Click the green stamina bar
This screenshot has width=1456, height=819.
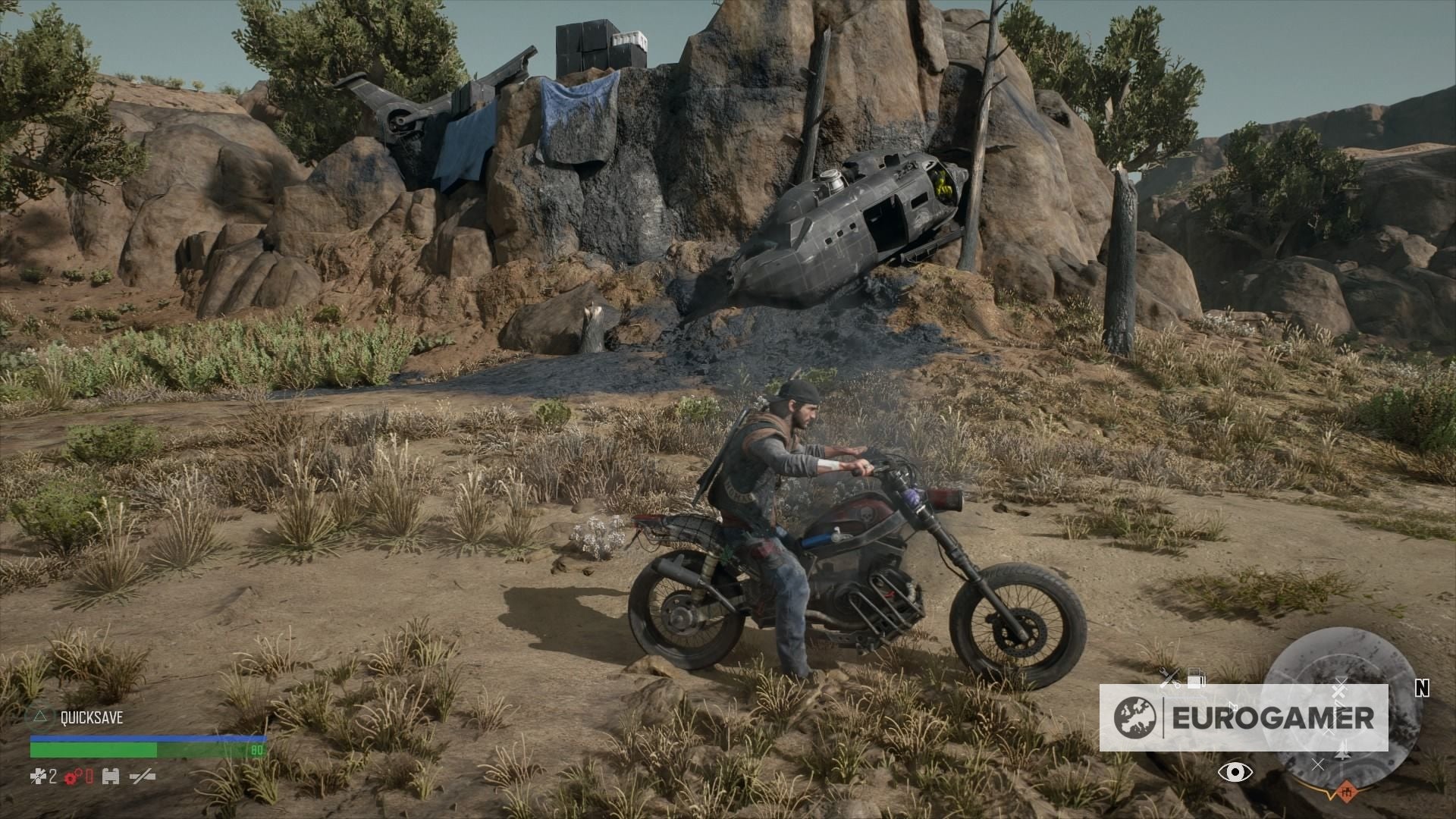point(93,750)
